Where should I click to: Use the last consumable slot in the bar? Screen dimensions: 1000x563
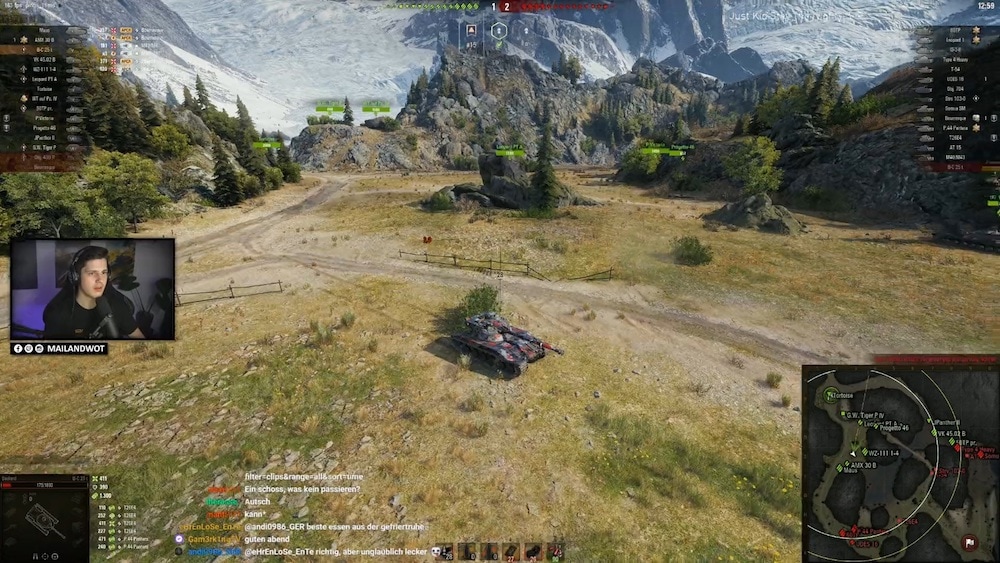(x=556, y=551)
